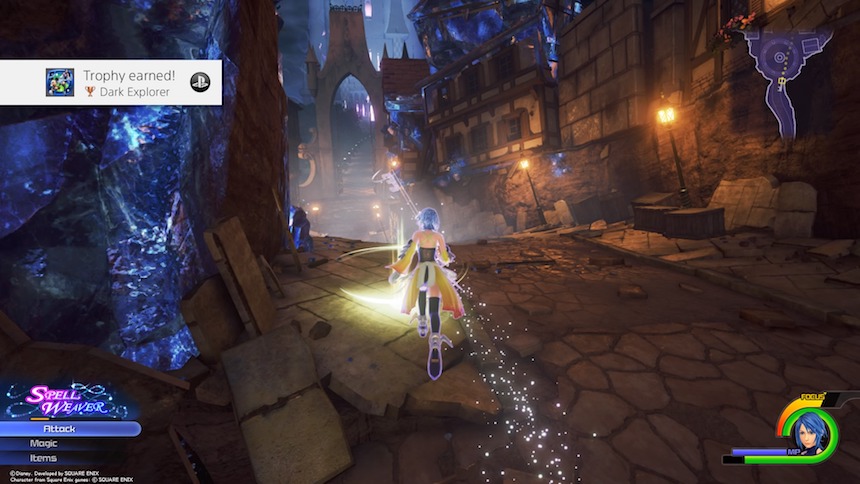860x484 pixels.
Task: Click the area minimap
Action: (x=786, y=70)
